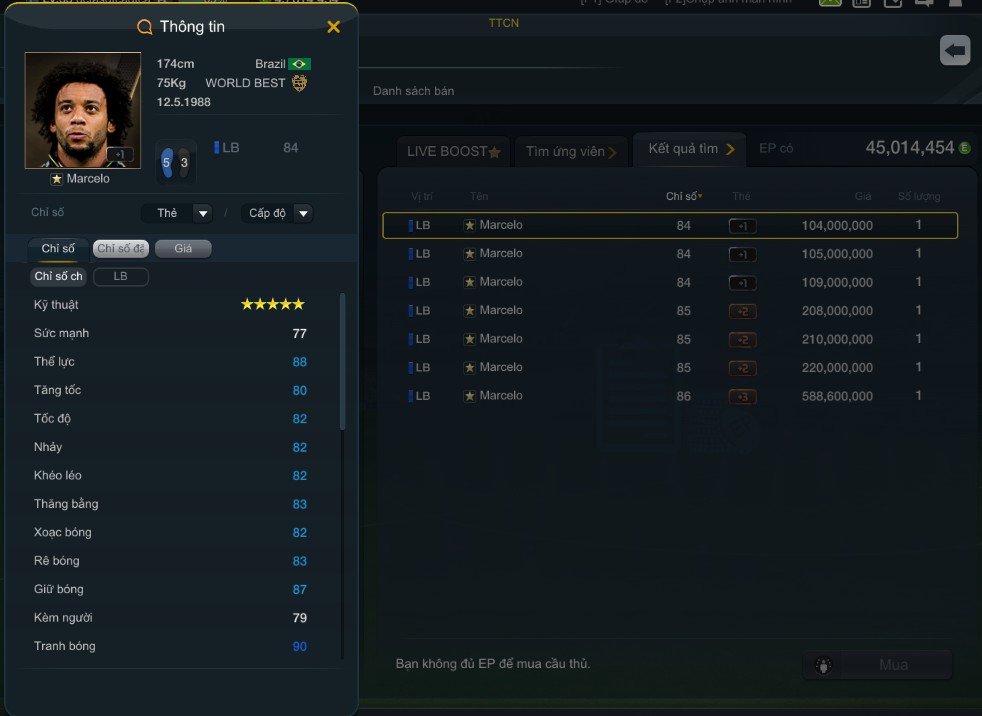This screenshot has width=982, height=716.
Task: Choose the LB position stat filter
Action: pyautogui.click(x=120, y=276)
